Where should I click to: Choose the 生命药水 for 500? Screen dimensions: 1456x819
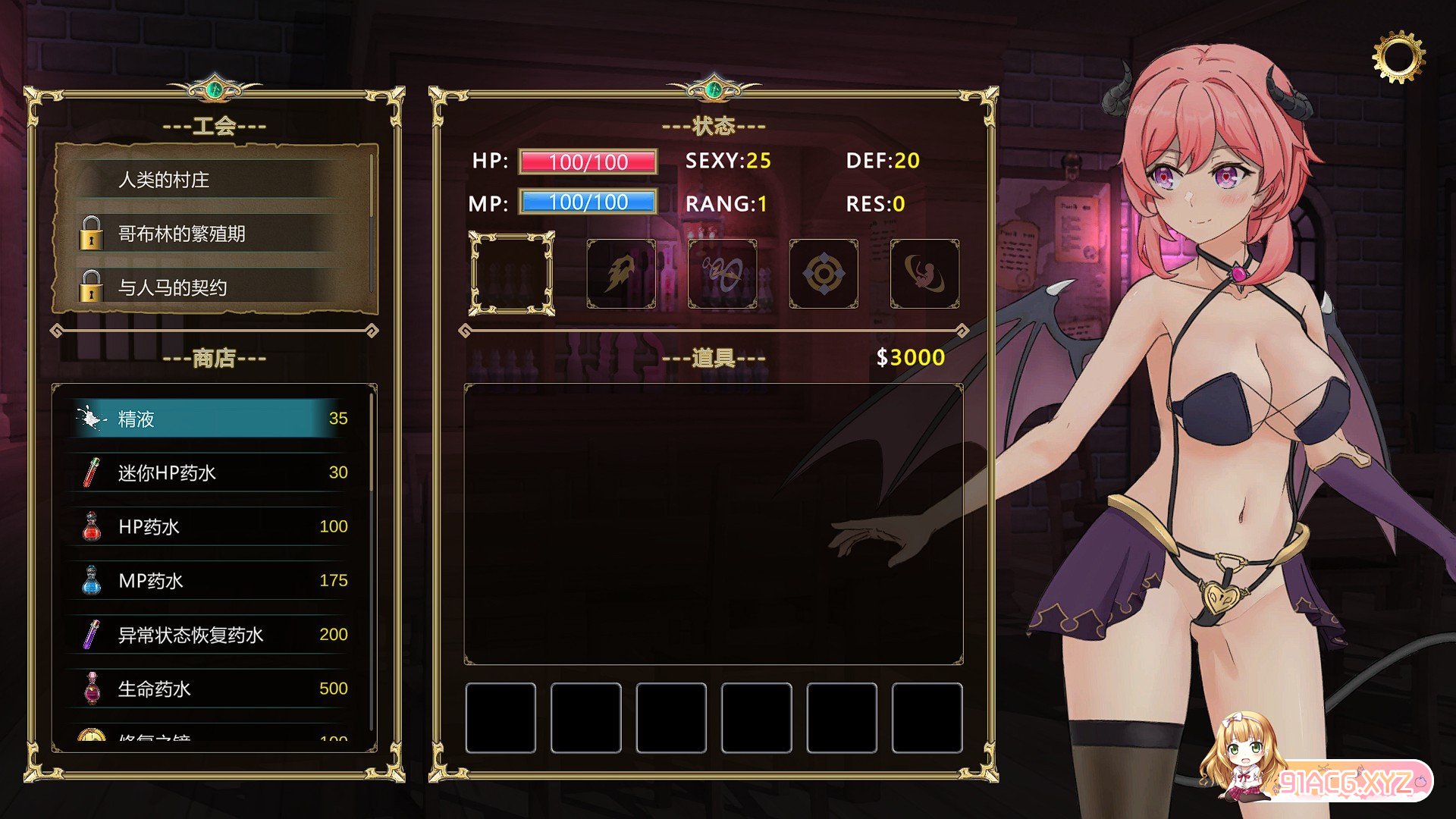pos(212,689)
